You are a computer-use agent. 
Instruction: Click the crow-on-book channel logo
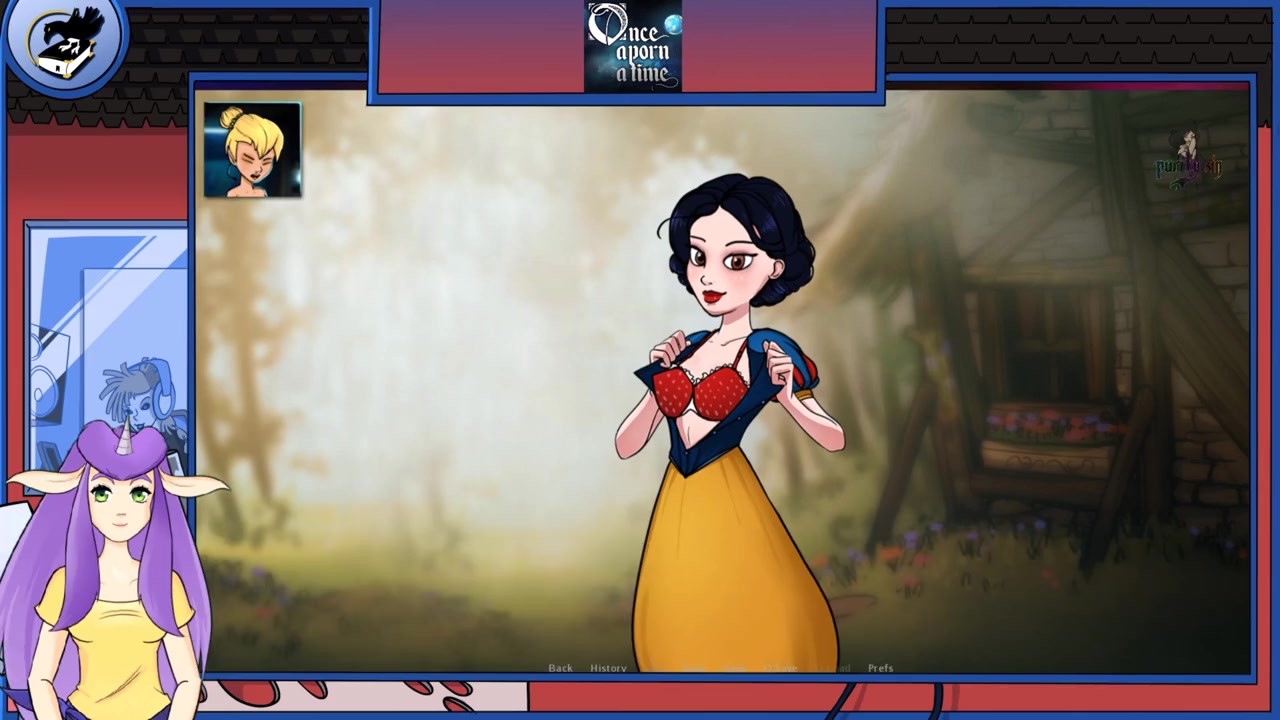point(64,42)
